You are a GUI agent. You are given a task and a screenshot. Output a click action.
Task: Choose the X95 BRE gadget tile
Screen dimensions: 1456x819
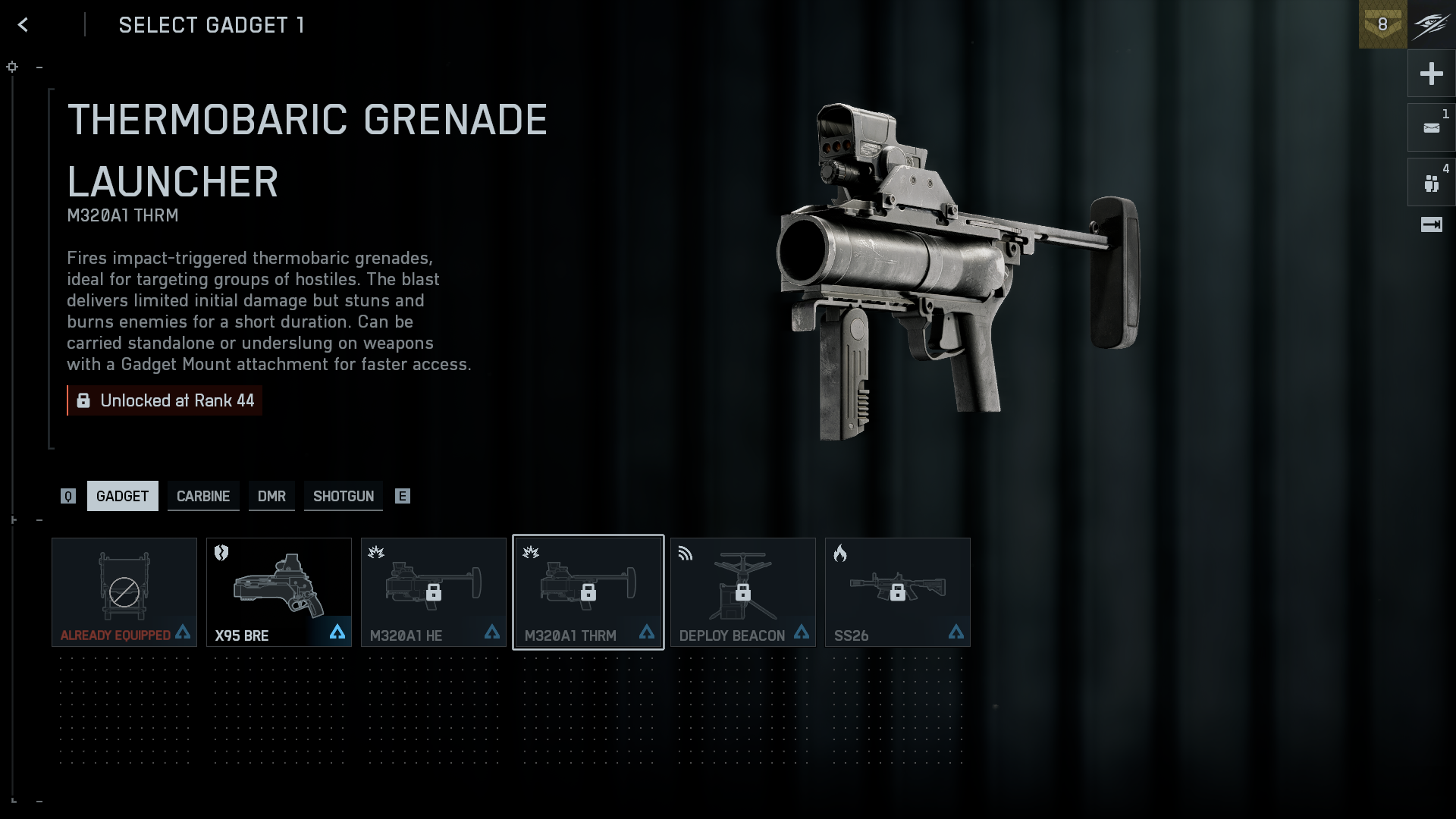pyautogui.click(x=279, y=592)
